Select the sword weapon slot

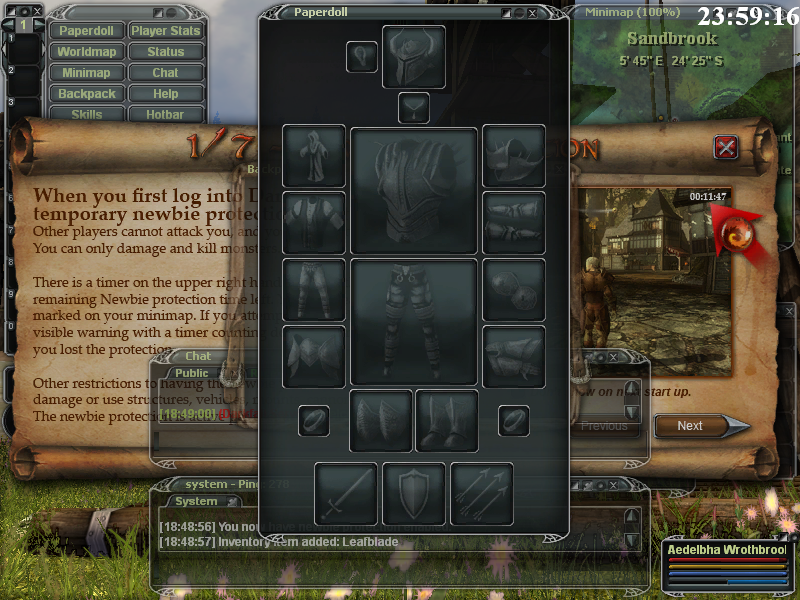pyautogui.click(x=346, y=493)
